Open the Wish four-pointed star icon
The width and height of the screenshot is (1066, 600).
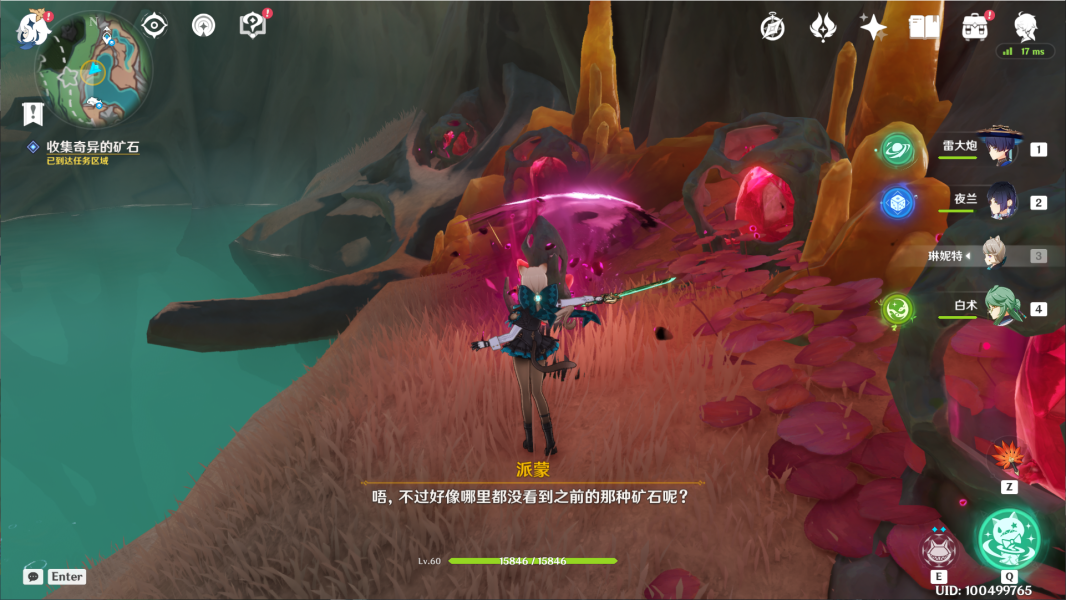(873, 28)
